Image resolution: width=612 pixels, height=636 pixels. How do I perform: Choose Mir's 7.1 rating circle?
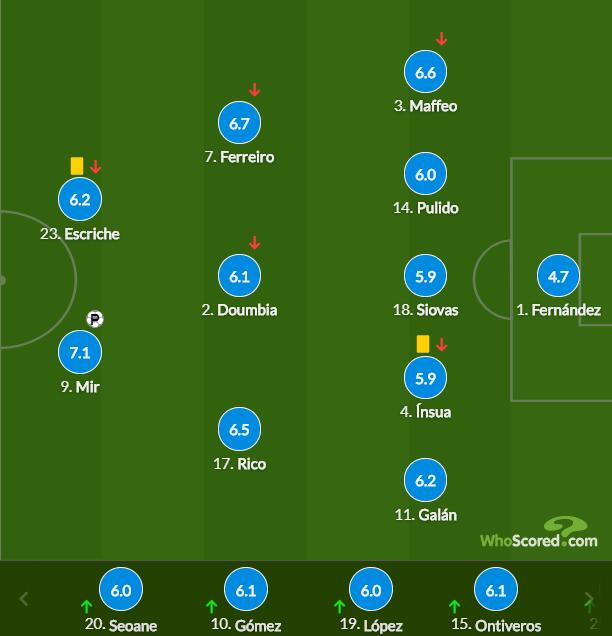[80, 352]
